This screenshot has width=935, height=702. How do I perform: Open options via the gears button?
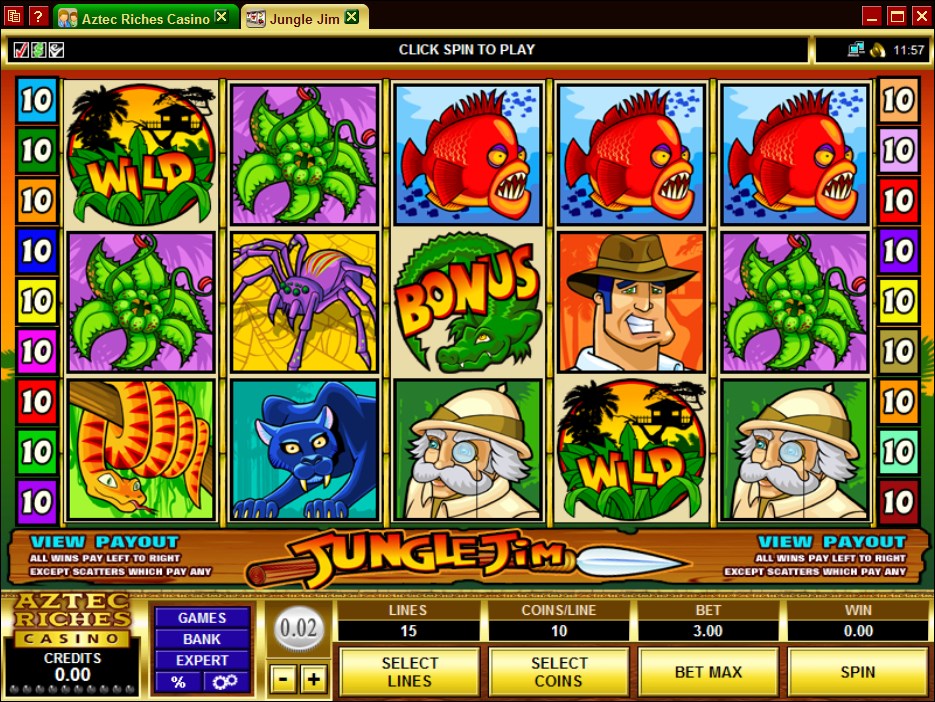(226, 682)
